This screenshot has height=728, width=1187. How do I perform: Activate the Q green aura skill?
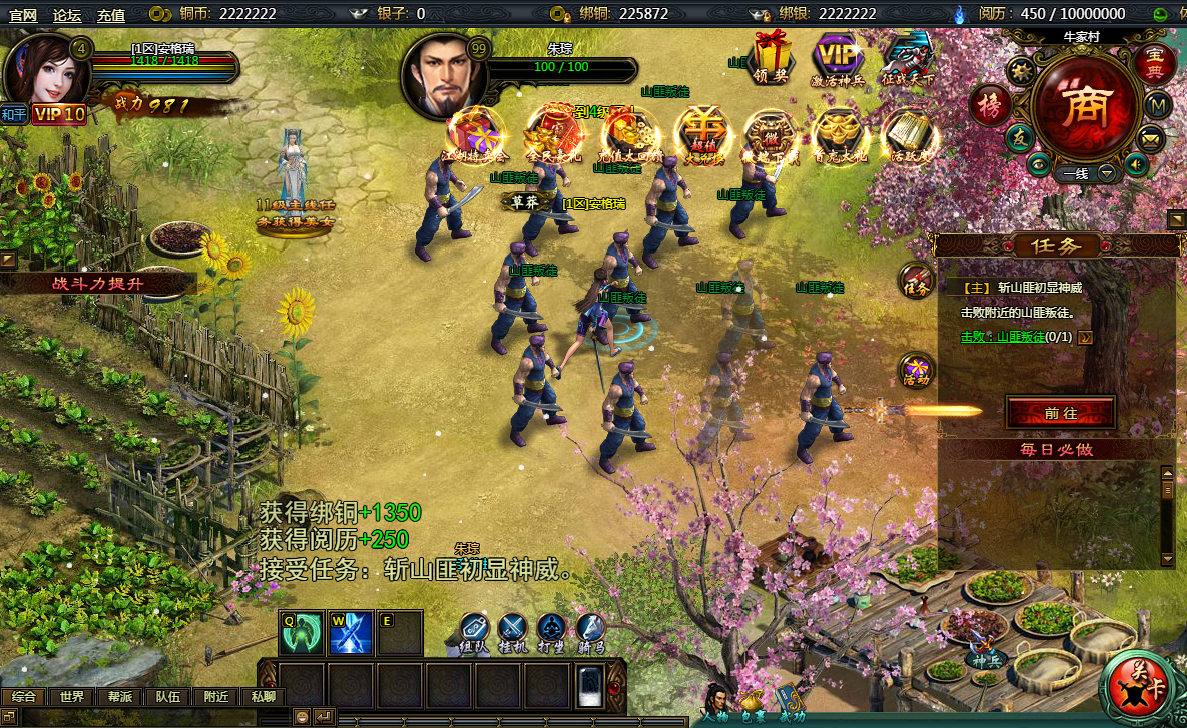click(301, 633)
